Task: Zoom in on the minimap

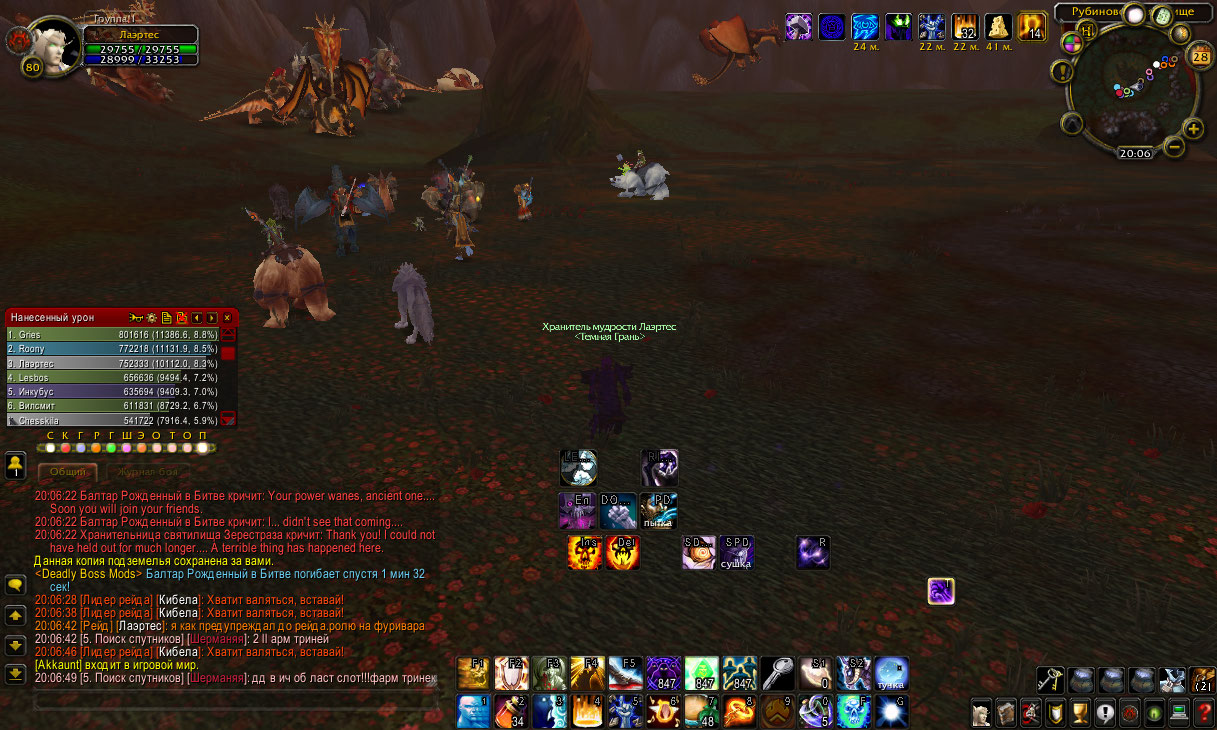Action: (x=1193, y=128)
